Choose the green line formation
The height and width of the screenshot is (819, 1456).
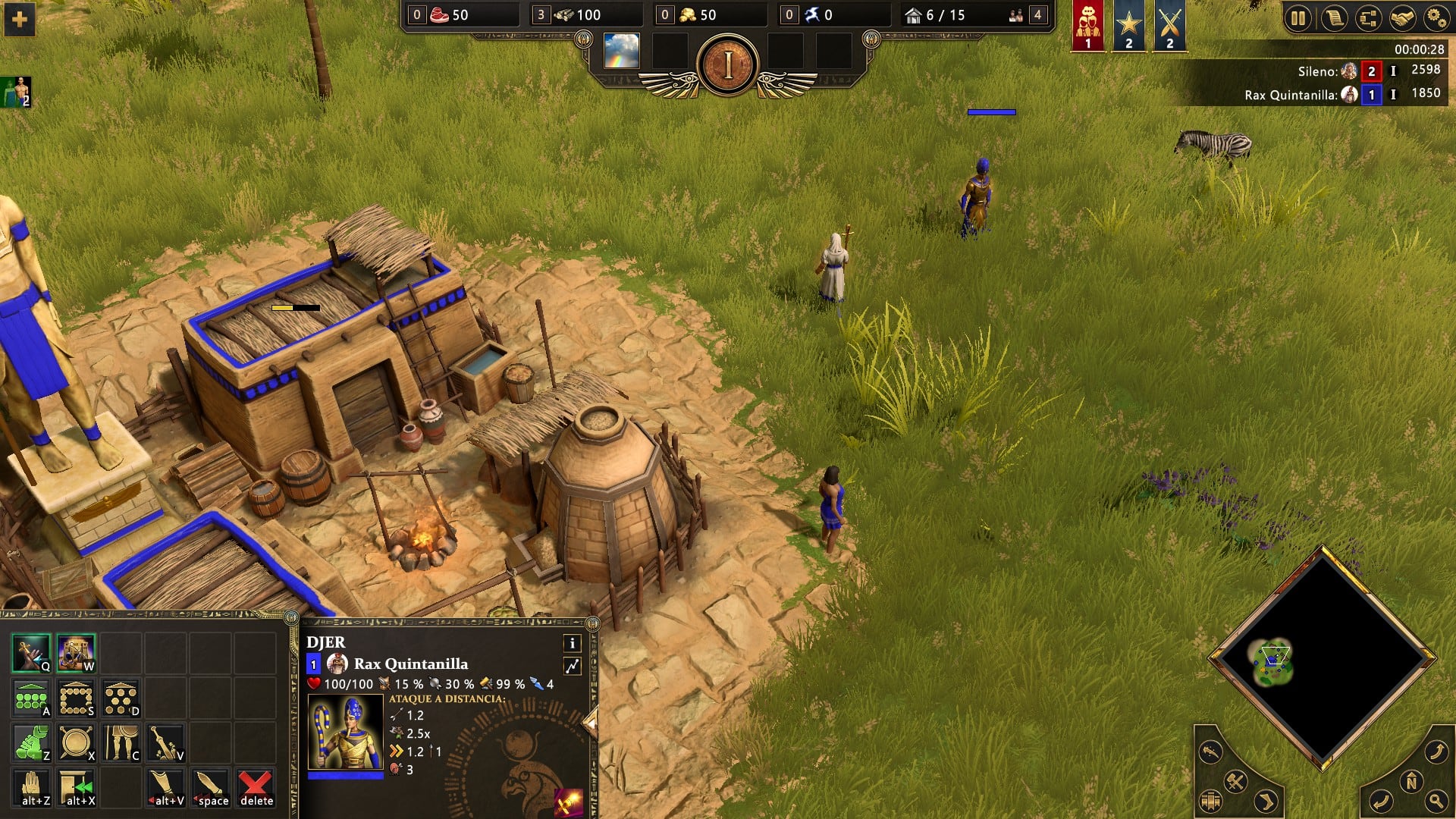31,698
